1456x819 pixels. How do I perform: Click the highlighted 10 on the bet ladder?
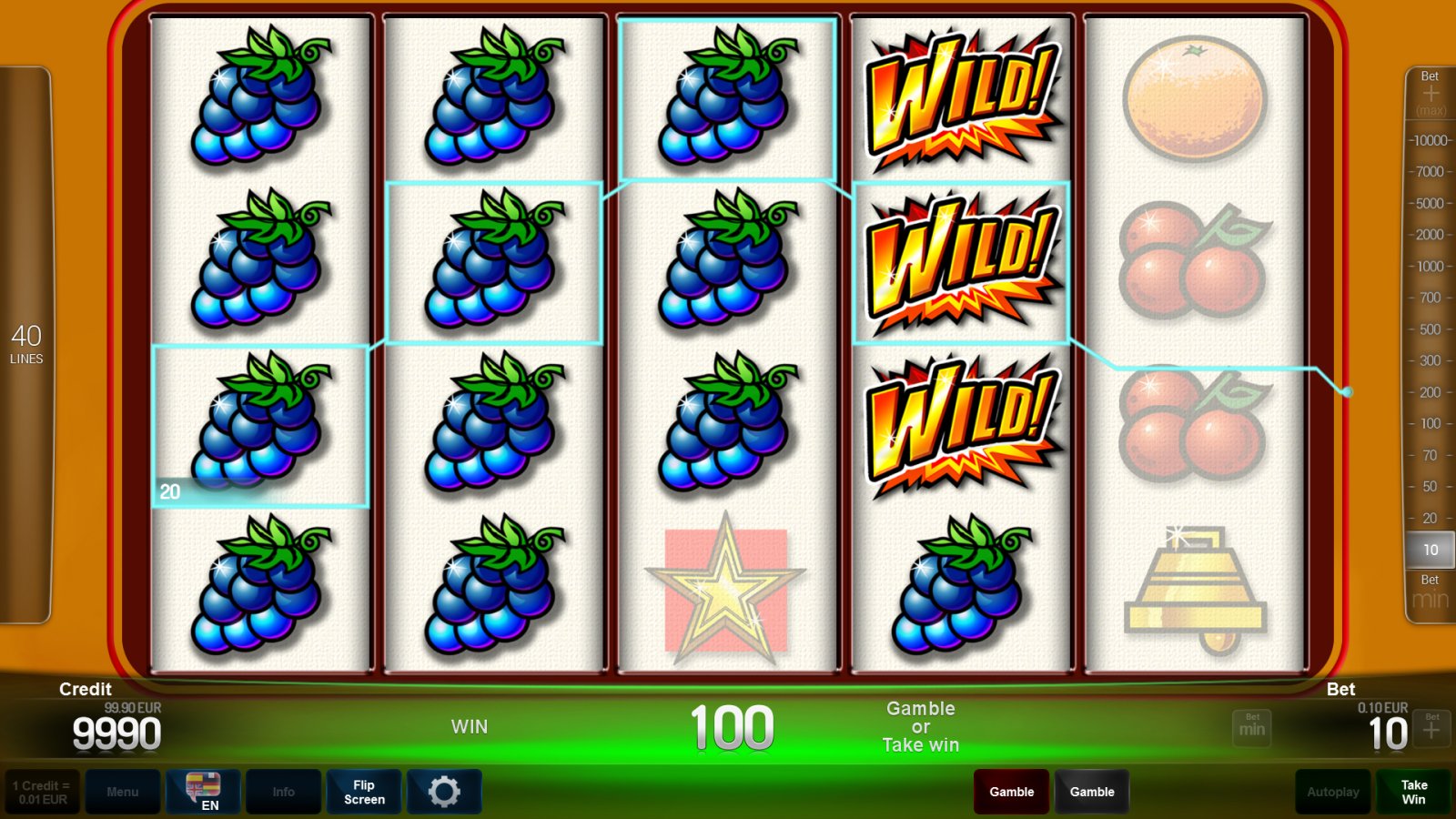[1430, 550]
